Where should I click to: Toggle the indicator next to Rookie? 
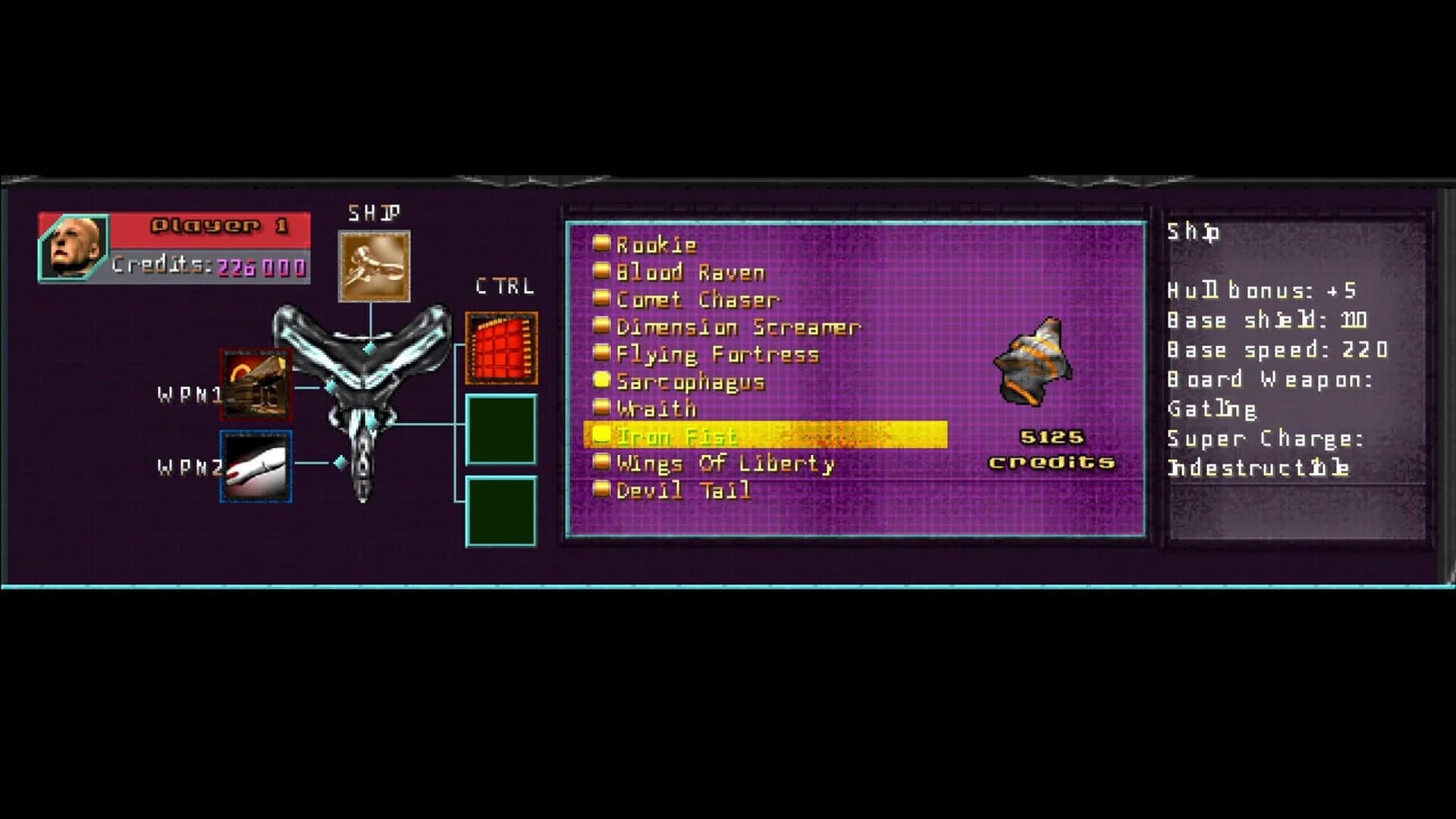tap(601, 244)
